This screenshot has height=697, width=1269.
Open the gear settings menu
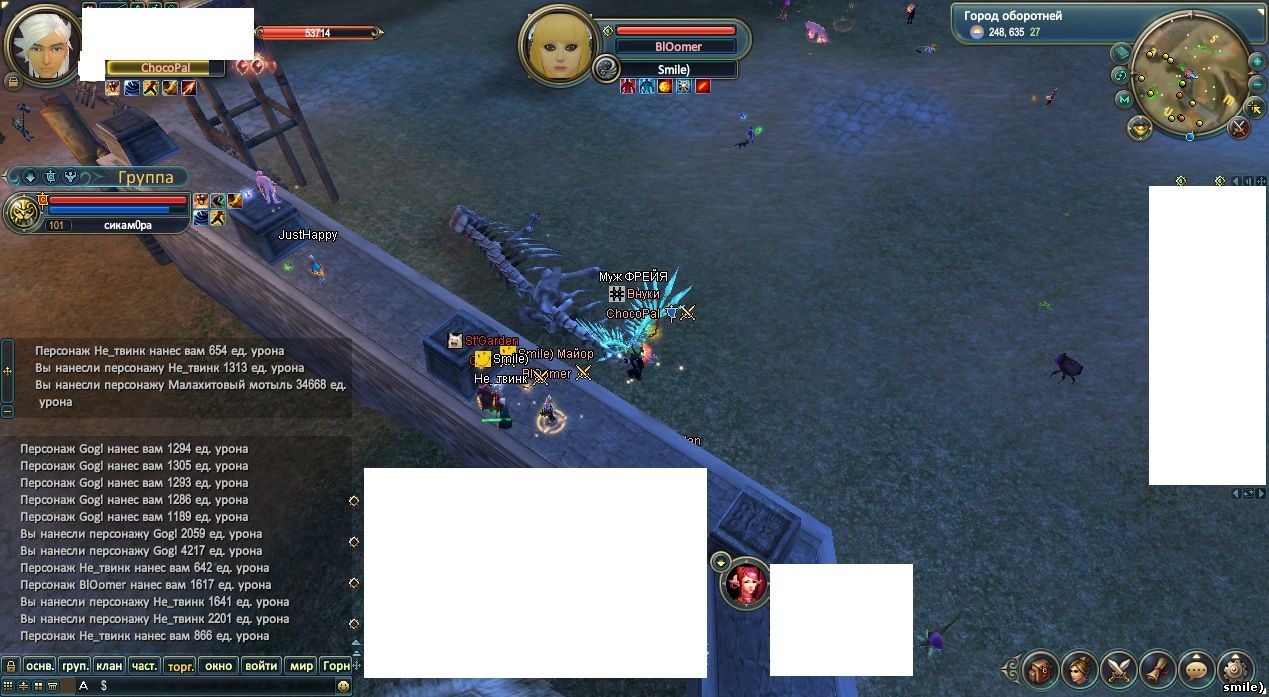(1236, 668)
